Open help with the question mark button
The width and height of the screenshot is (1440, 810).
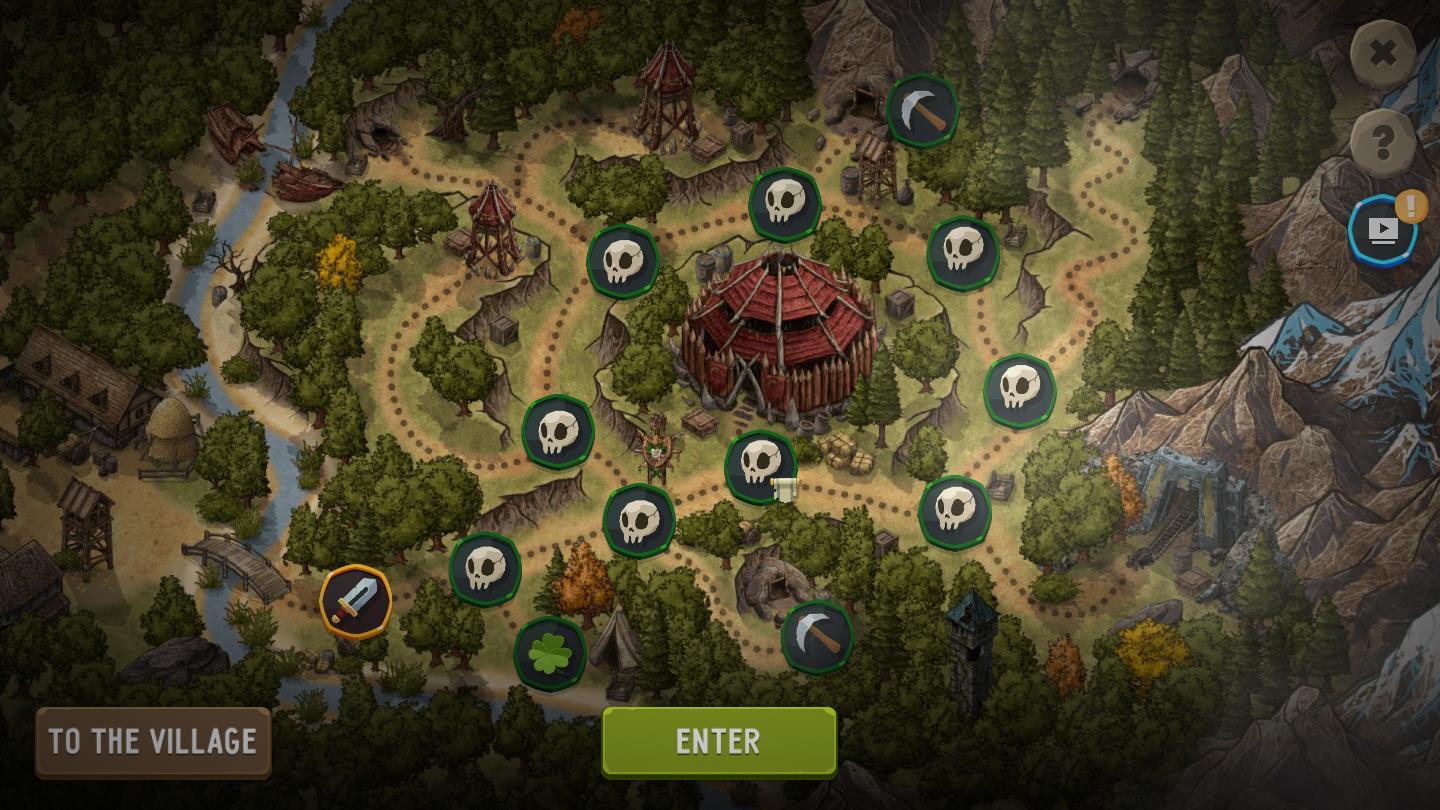(1382, 143)
